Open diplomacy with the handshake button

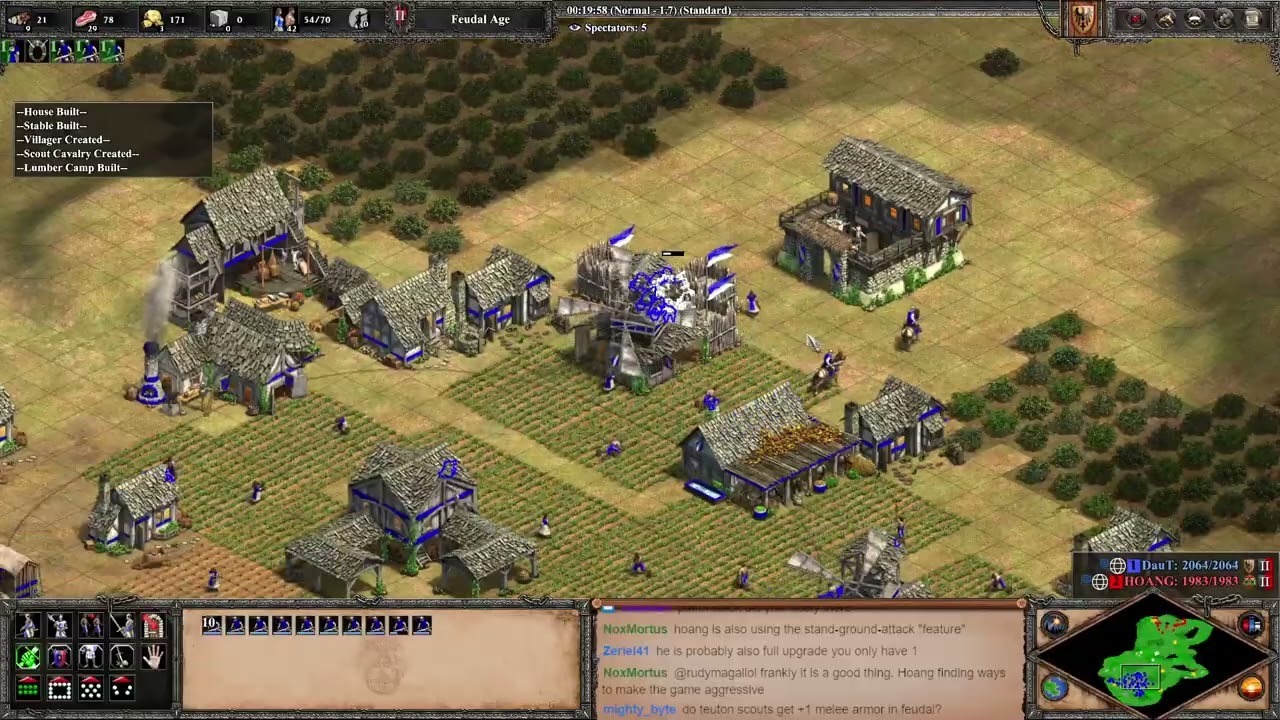click(1166, 18)
